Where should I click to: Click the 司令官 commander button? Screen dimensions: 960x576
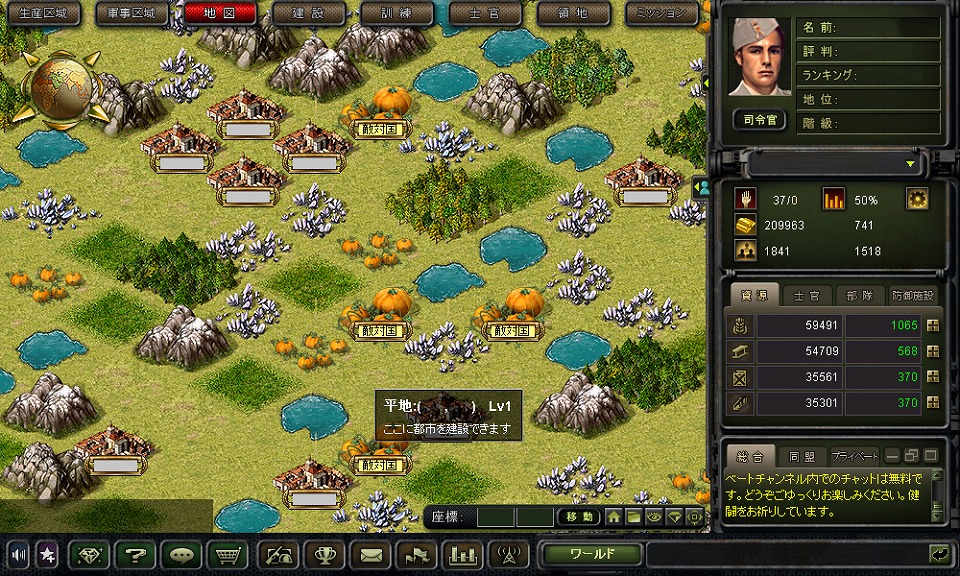[759, 119]
